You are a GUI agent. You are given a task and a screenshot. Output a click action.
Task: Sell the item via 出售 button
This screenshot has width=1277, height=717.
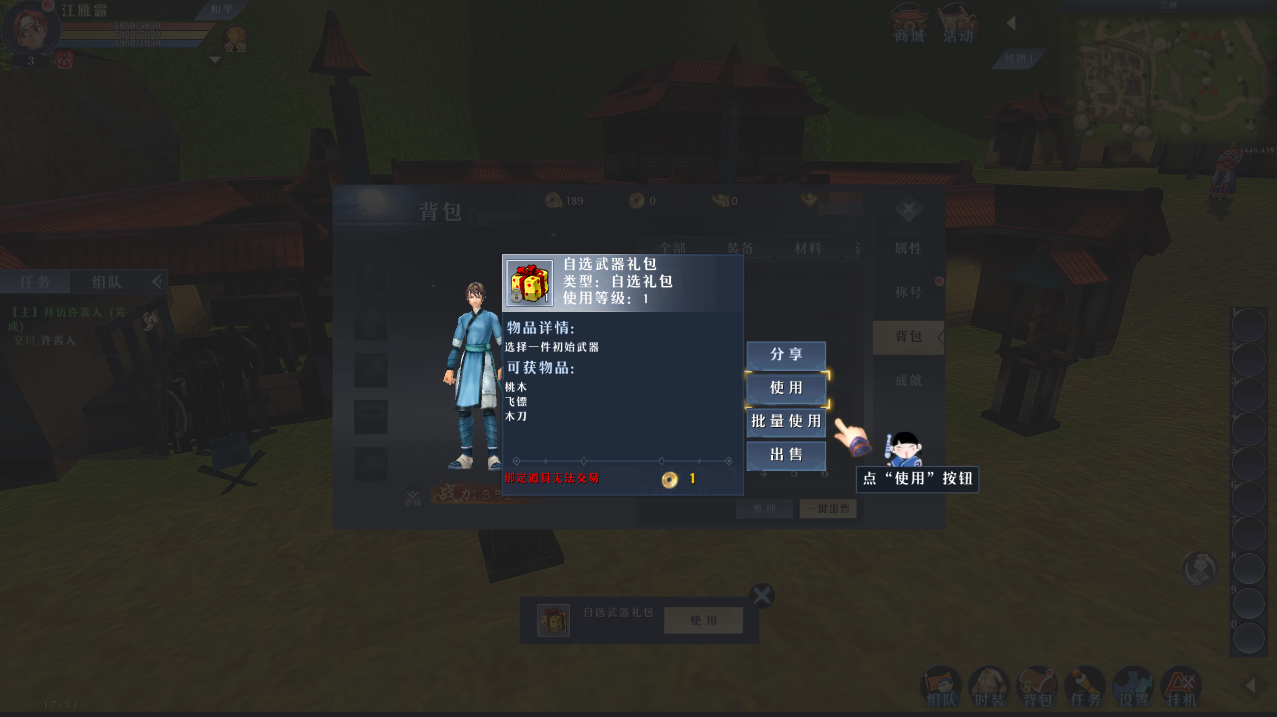[786, 456]
